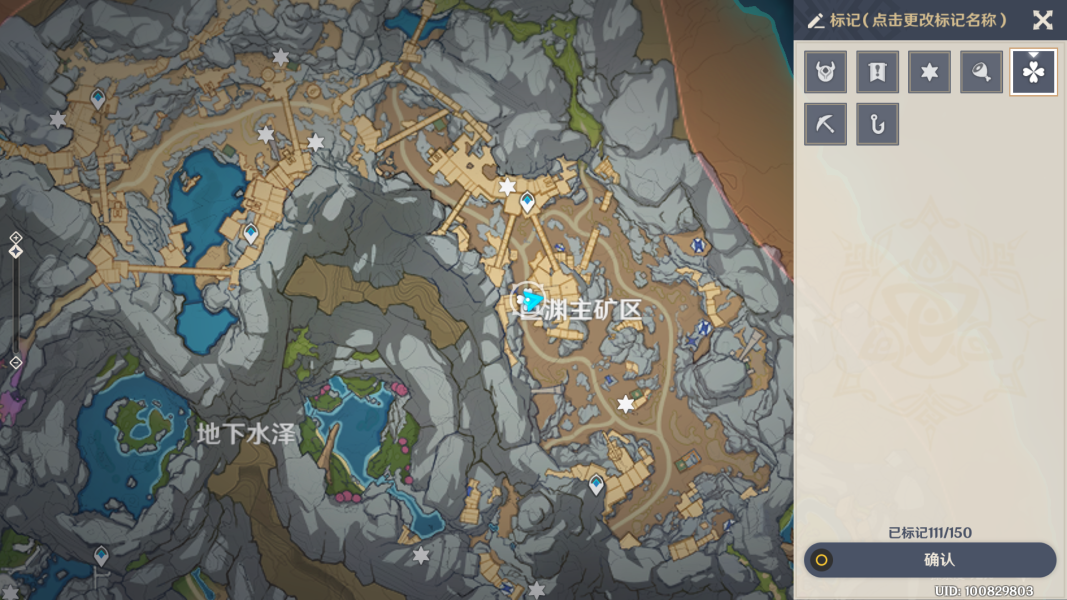Image resolution: width=1067 pixels, height=600 pixels.
Task: Select the meat drumstick marker icon
Action: coord(981,72)
